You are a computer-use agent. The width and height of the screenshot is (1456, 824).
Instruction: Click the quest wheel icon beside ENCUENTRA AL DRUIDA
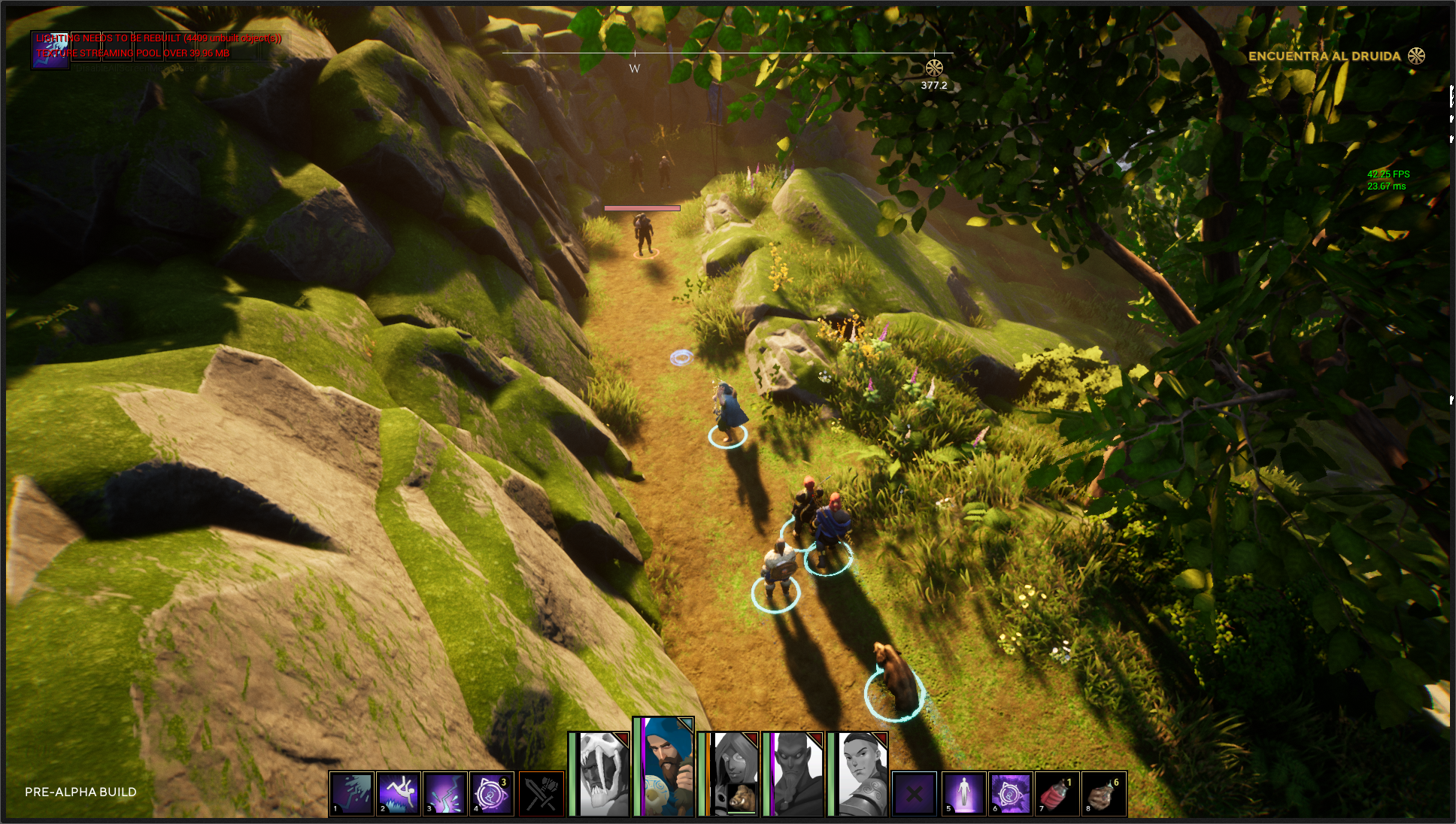point(1418,56)
